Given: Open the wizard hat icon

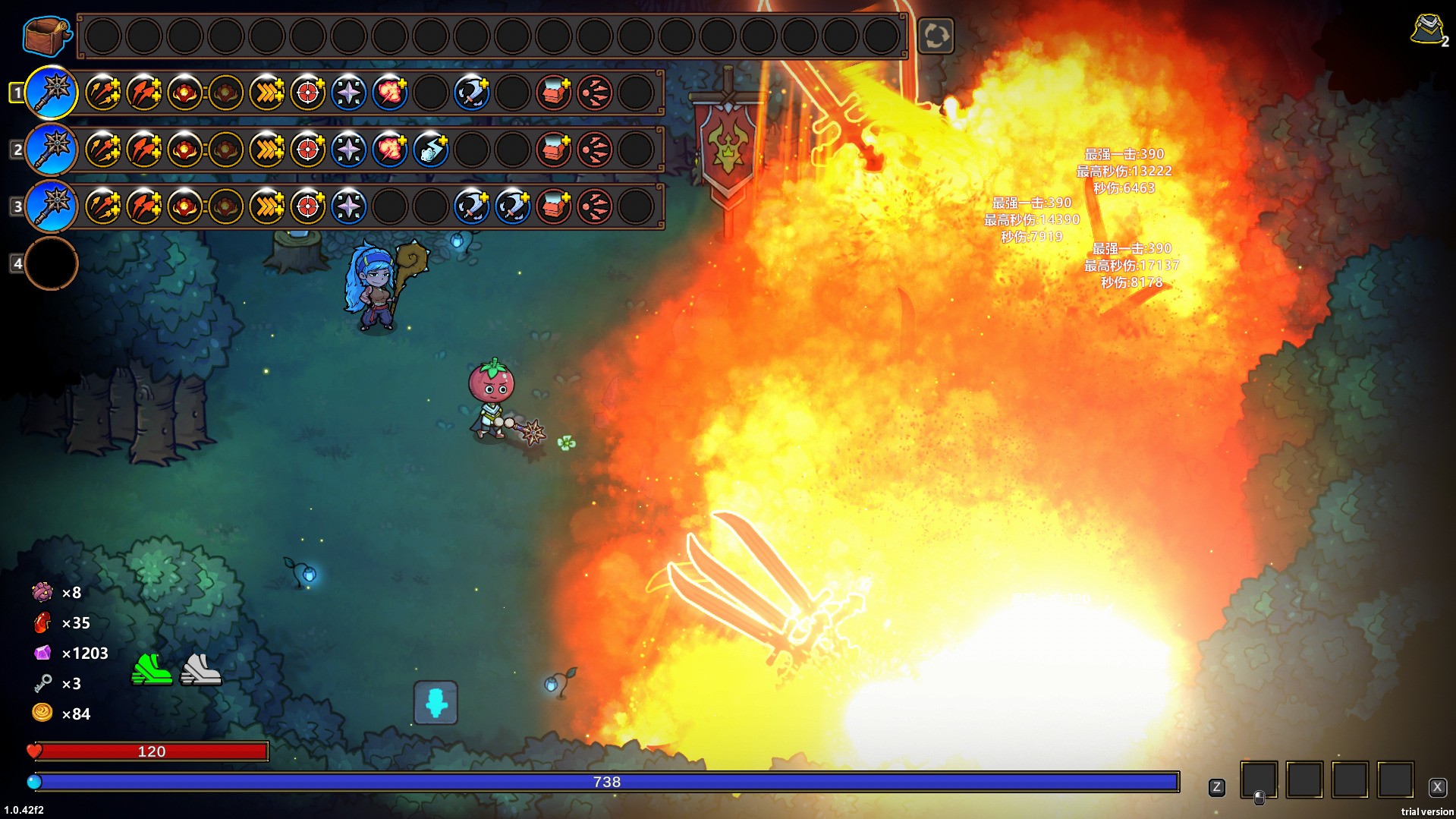Looking at the screenshot, I should [1428, 30].
